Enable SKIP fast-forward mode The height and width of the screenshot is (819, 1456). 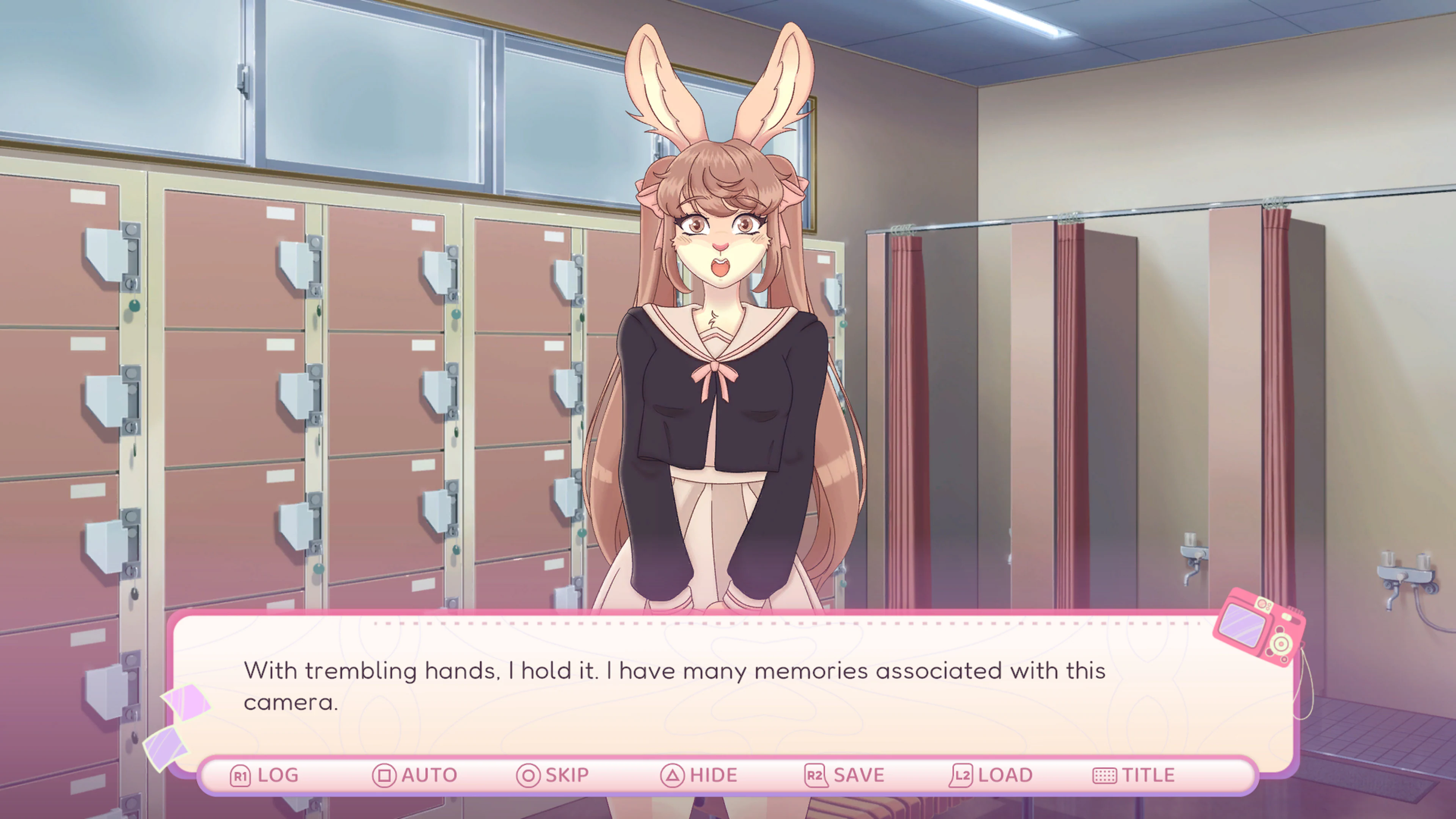[x=565, y=775]
